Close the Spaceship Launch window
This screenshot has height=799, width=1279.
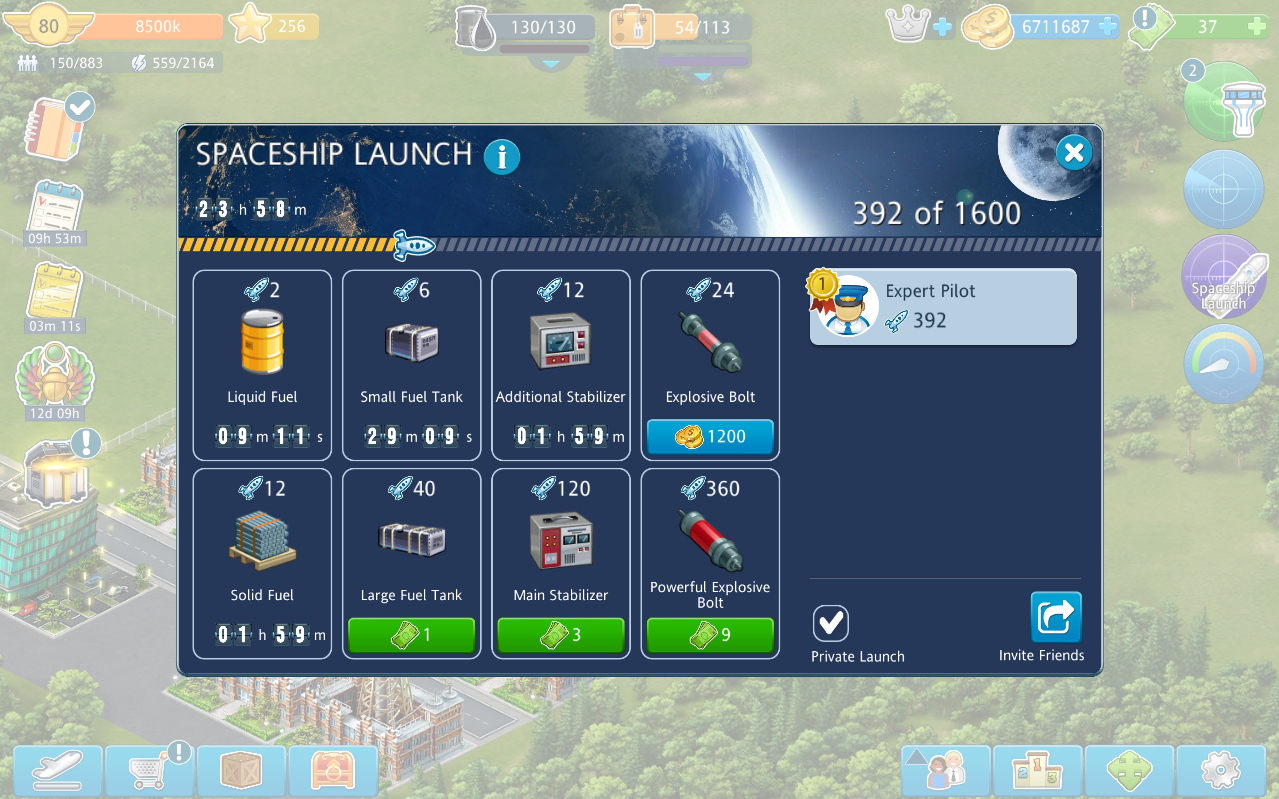[1073, 153]
